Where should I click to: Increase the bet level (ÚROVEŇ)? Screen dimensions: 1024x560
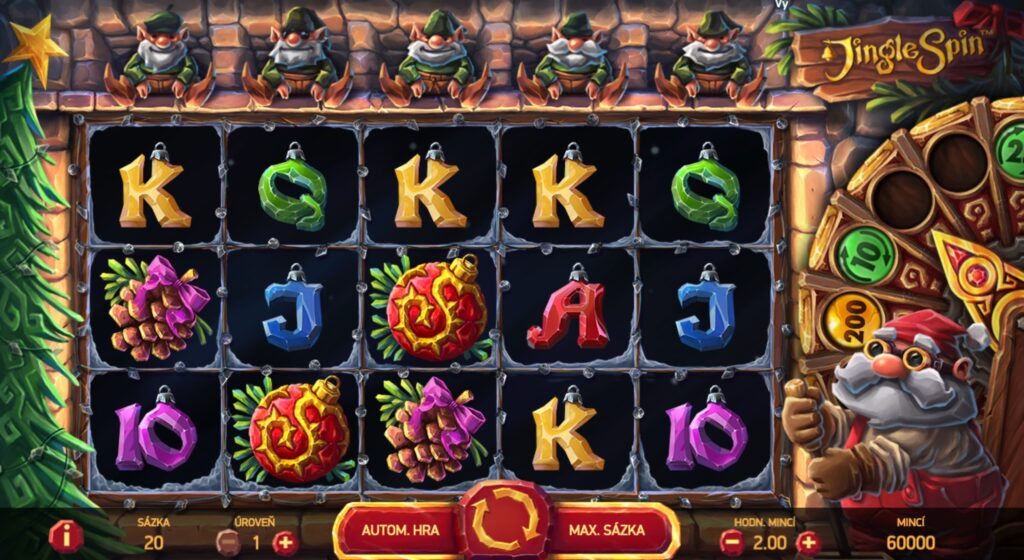coord(286,542)
